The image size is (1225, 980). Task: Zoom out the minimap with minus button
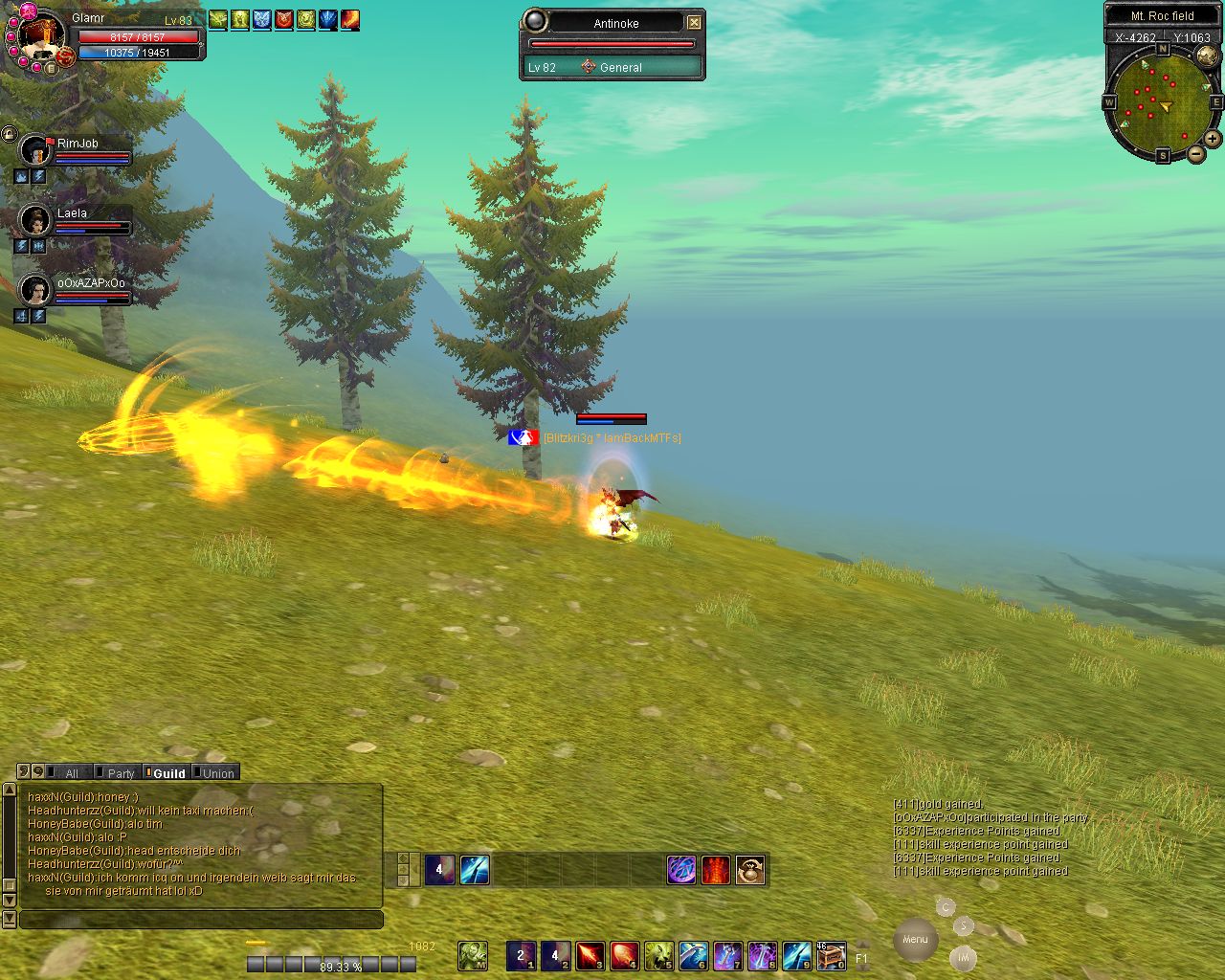click(x=1195, y=153)
